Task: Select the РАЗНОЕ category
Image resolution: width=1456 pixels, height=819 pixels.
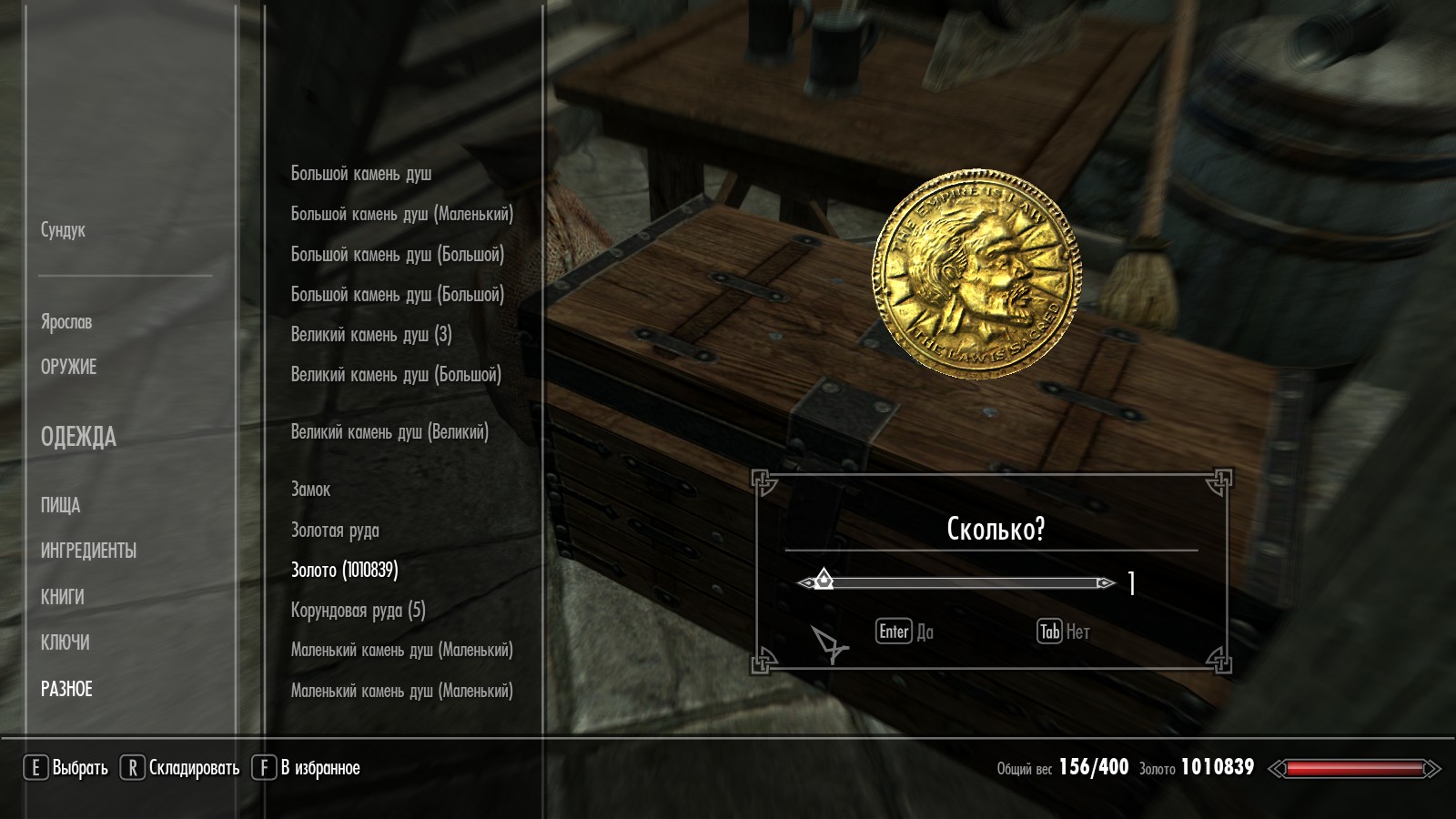Action: pyautogui.click(x=66, y=690)
